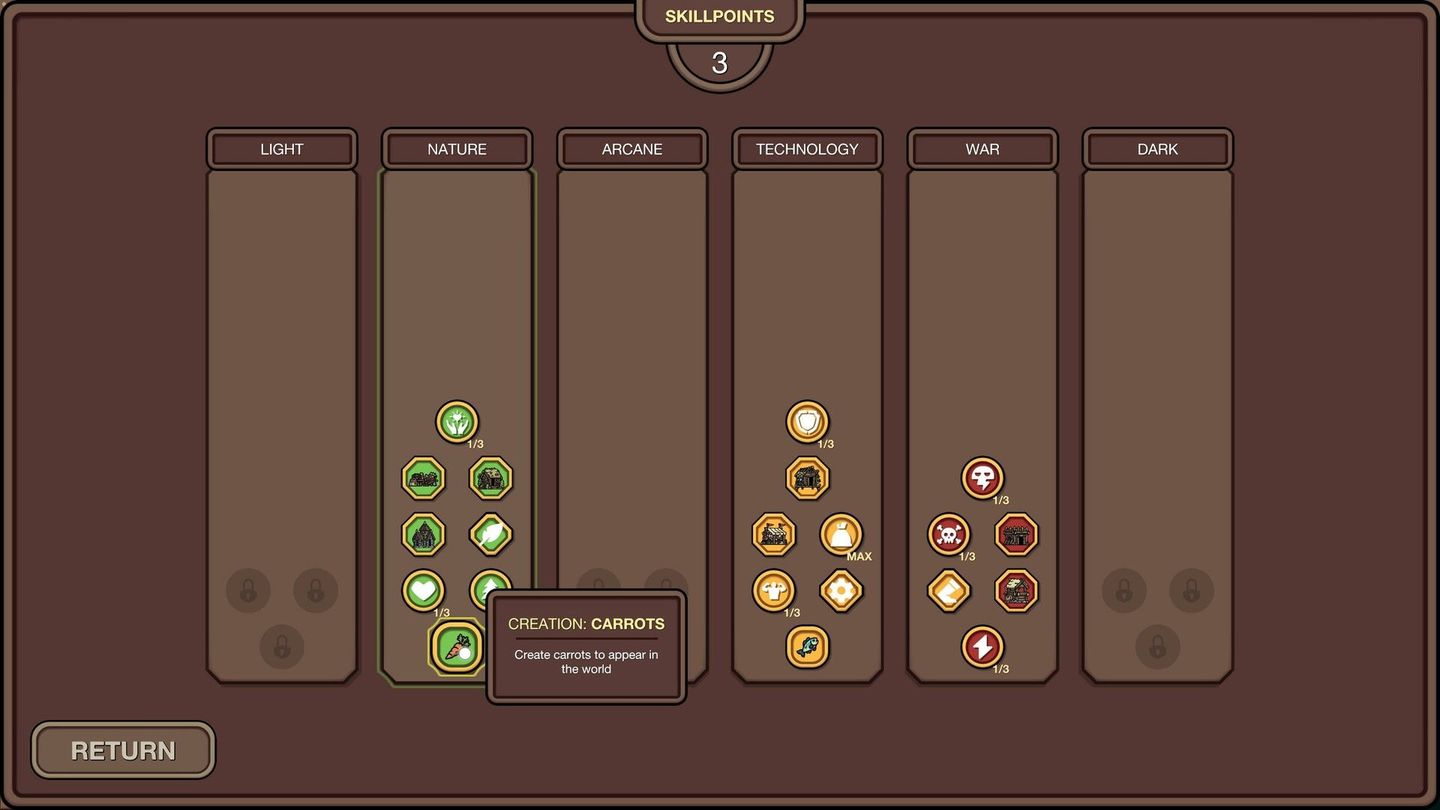Click the RETURN button
1440x810 pixels.
click(x=122, y=750)
